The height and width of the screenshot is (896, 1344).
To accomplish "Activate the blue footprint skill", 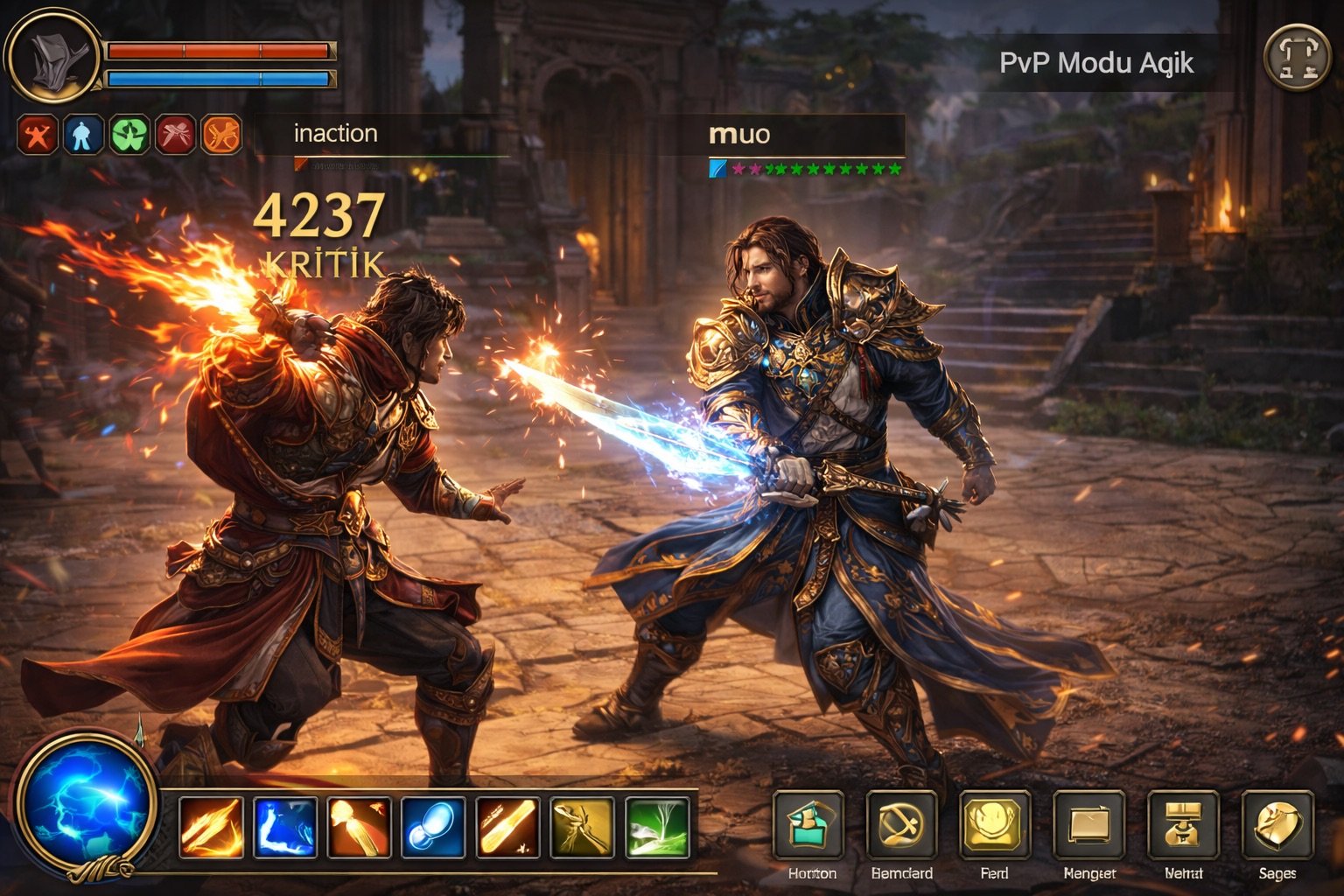I will (x=434, y=827).
